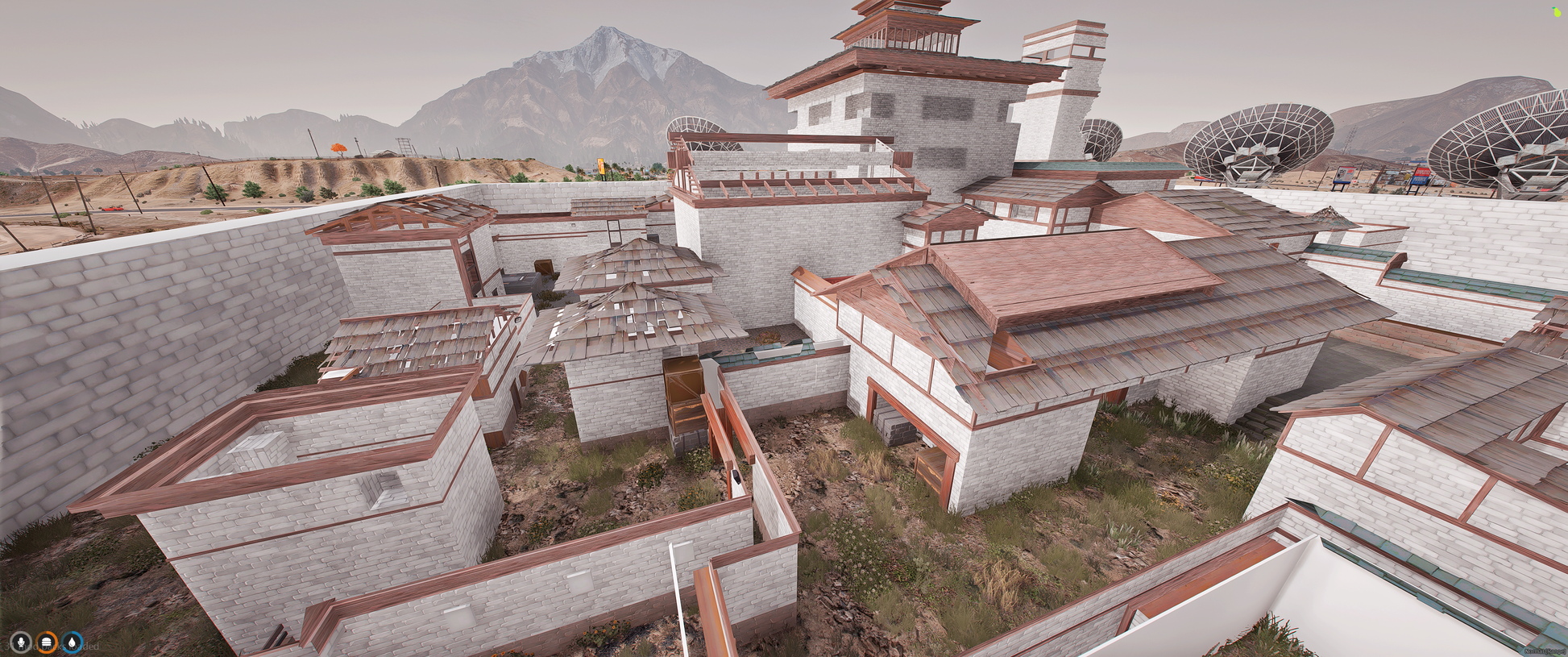
Task: Check the water drop thirst icon
Action: 73,642
